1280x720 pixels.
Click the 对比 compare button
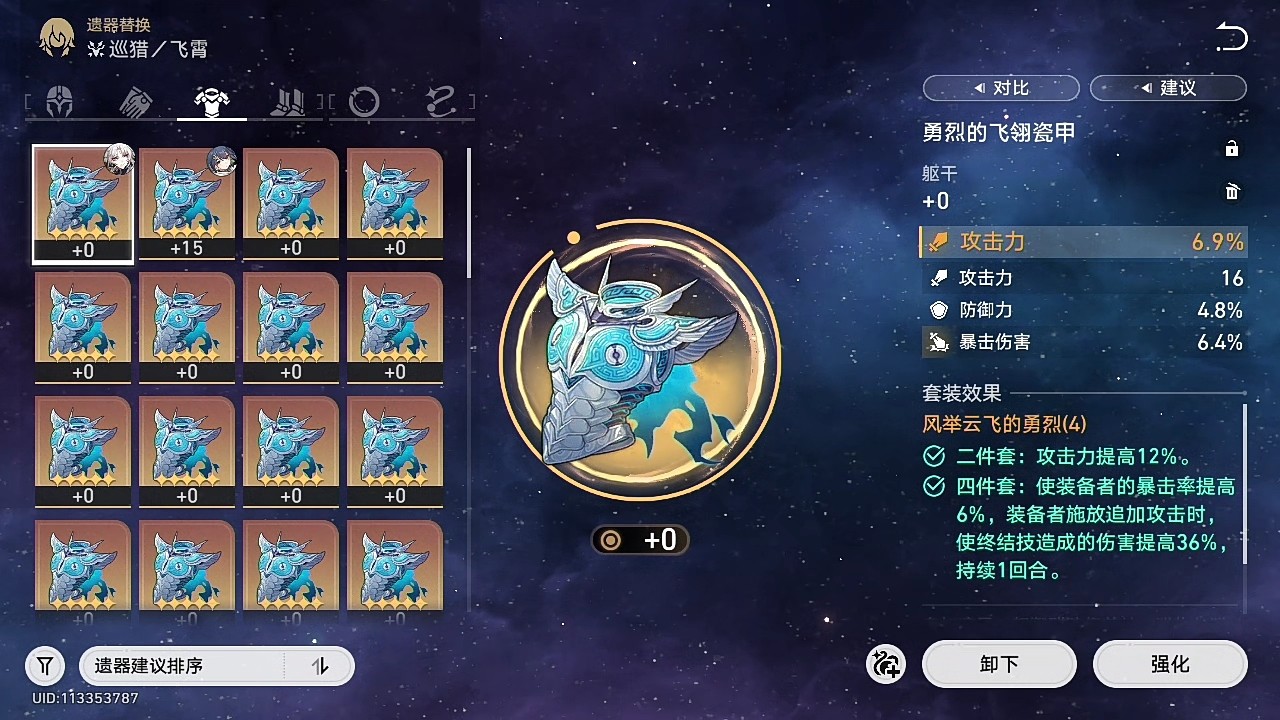pyautogui.click(x=999, y=88)
